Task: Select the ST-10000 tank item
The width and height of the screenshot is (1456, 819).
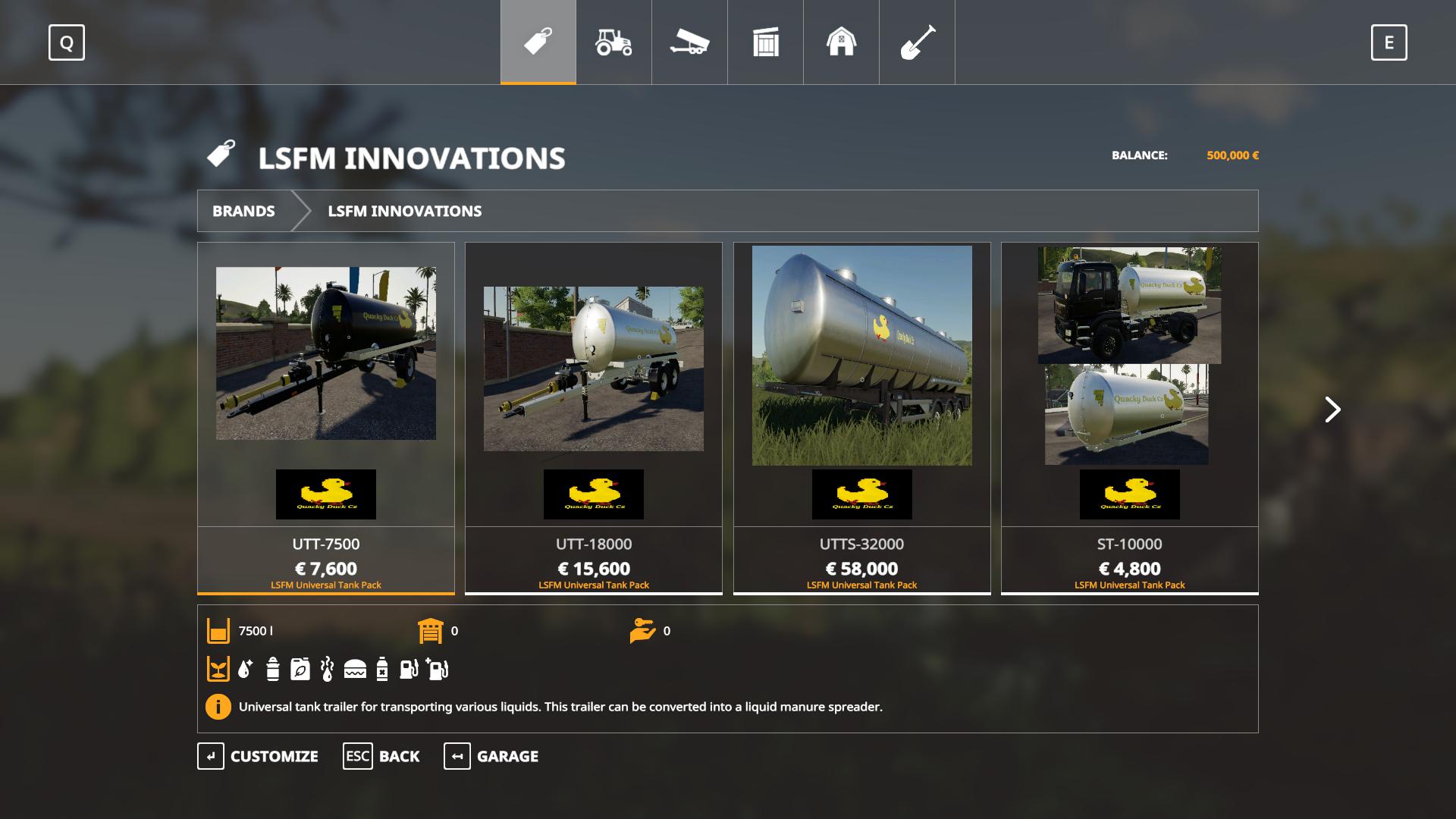Action: pos(1130,417)
